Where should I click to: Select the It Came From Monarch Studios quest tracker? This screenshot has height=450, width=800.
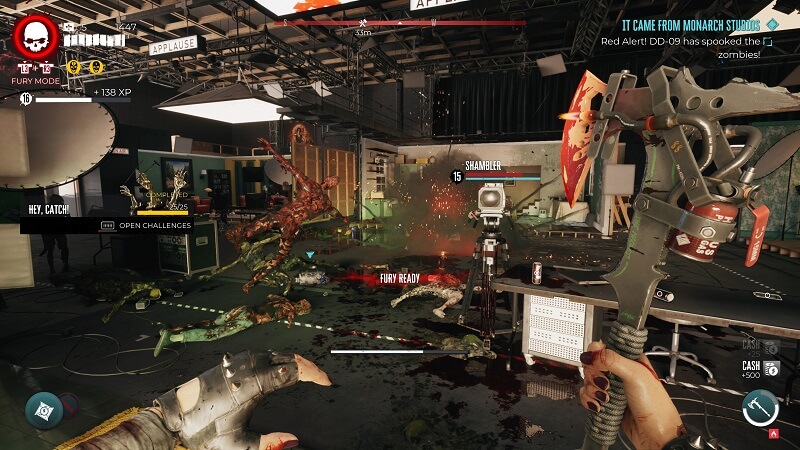click(x=690, y=24)
